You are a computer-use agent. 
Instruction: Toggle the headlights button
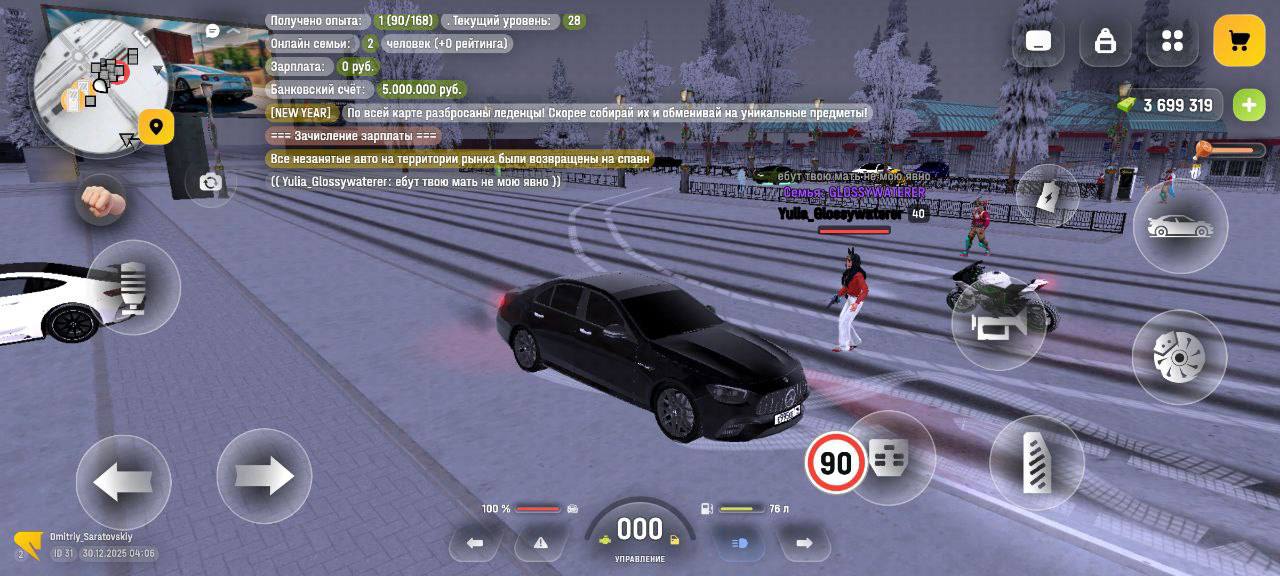tap(740, 543)
